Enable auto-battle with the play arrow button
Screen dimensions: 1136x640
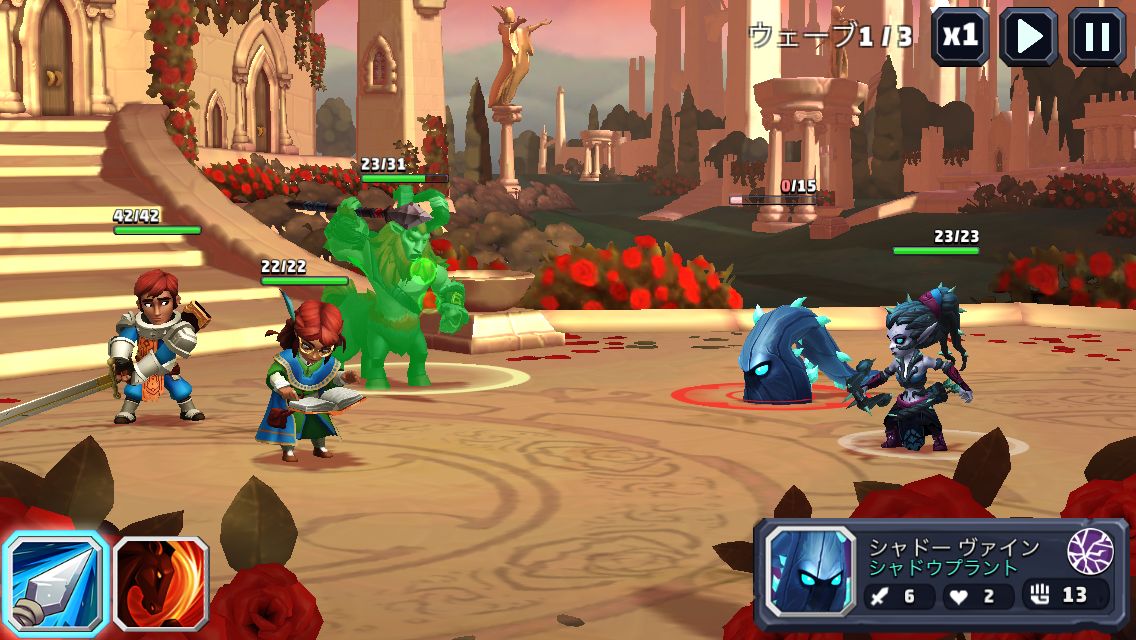[1029, 36]
